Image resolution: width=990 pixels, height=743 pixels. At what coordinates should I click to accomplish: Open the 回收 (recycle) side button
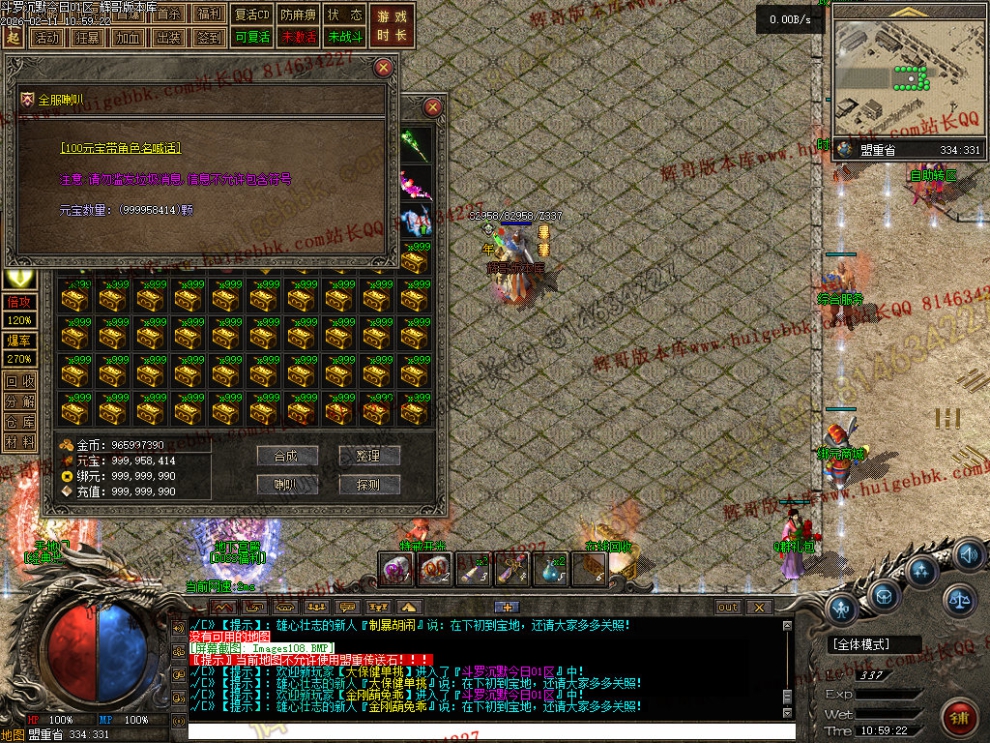19,381
